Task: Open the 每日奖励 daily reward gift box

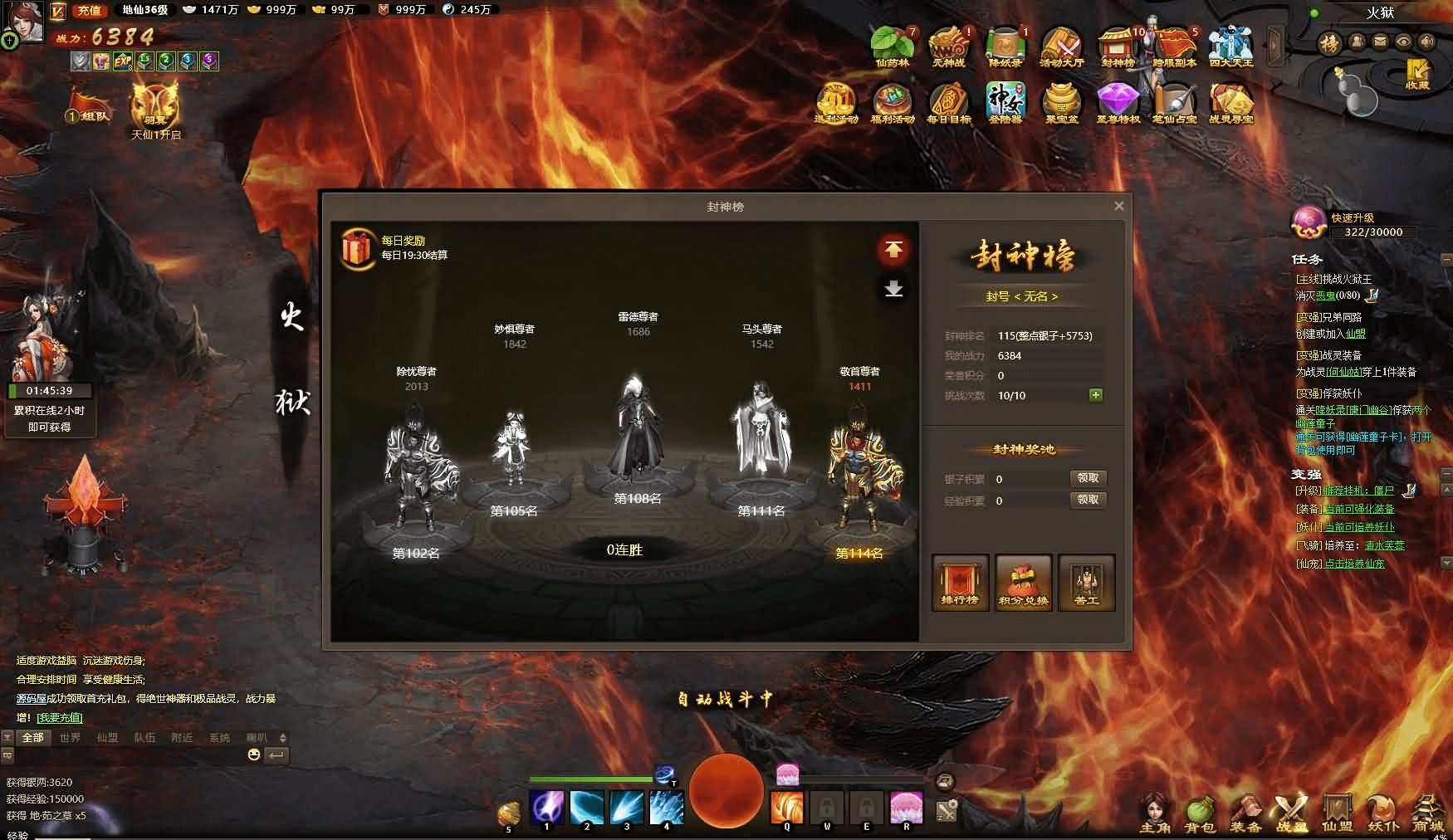Action: 357,248
